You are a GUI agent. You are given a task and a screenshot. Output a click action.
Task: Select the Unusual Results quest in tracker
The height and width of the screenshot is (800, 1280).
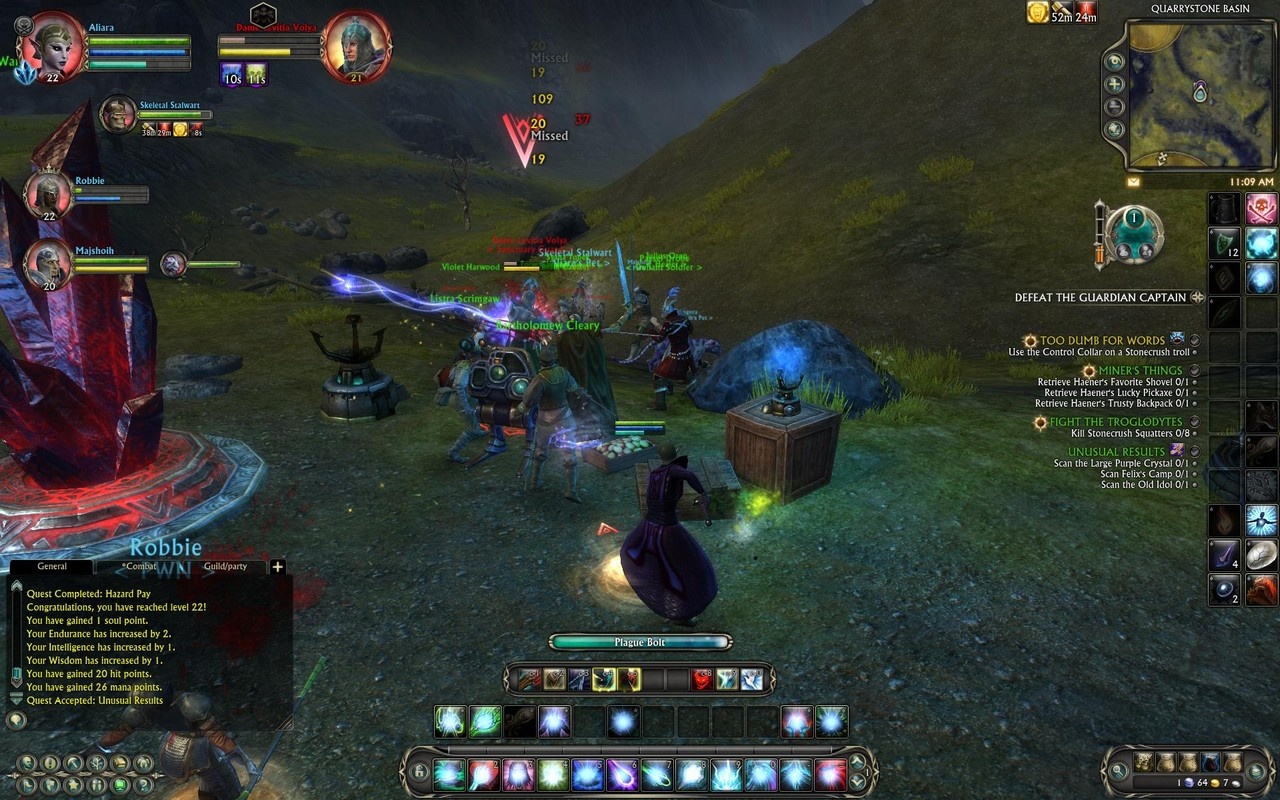1116,452
